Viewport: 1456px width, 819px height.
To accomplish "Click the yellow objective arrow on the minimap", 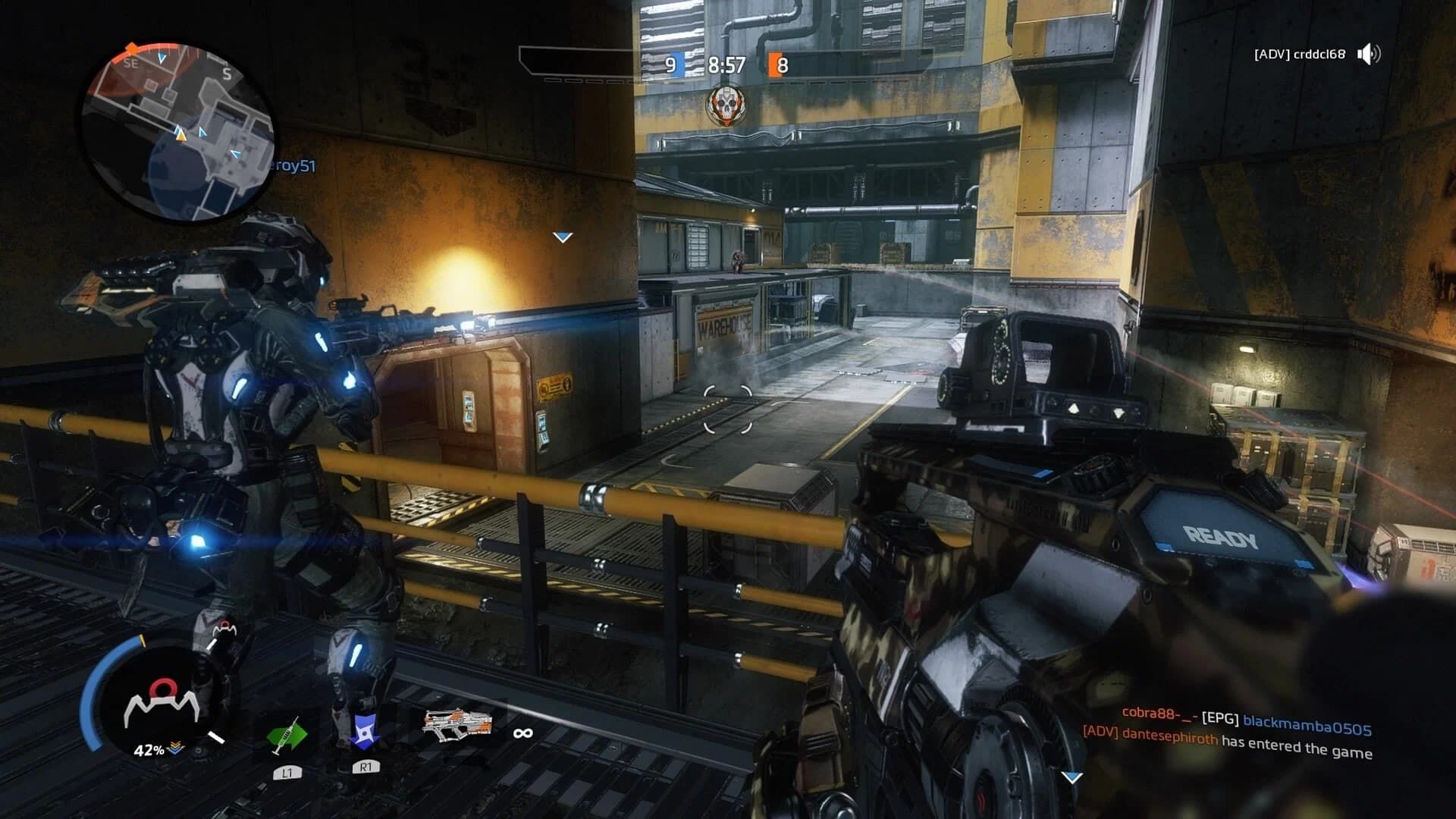I will (x=180, y=136).
